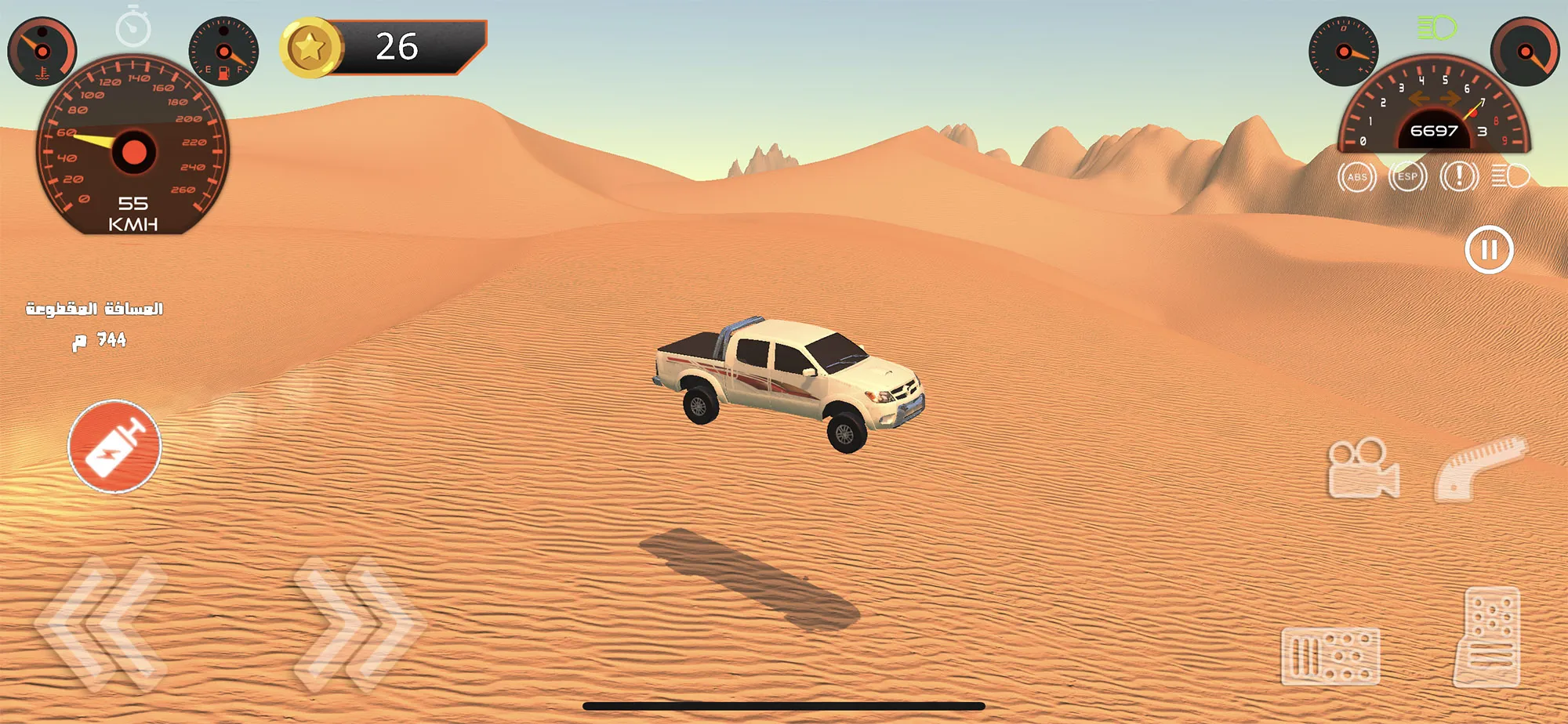
Task: Toggle the ABS system
Action: [1358, 177]
